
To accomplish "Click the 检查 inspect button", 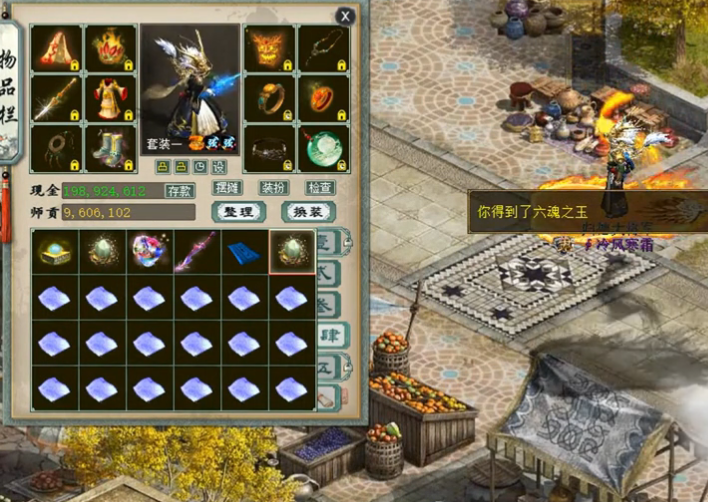I will click(320, 188).
